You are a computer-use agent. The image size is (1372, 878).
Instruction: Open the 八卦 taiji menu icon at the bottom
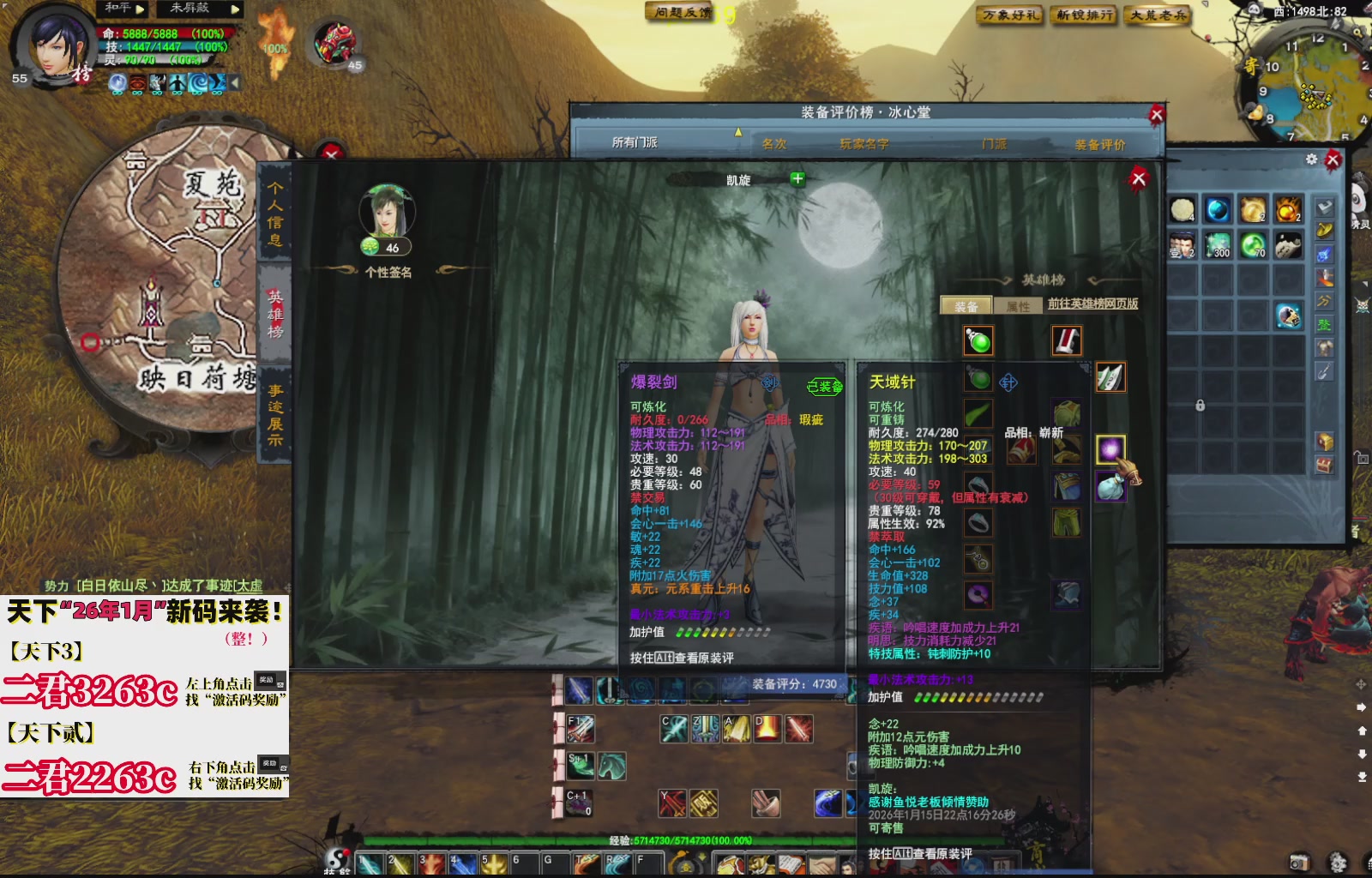coord(336,858)
